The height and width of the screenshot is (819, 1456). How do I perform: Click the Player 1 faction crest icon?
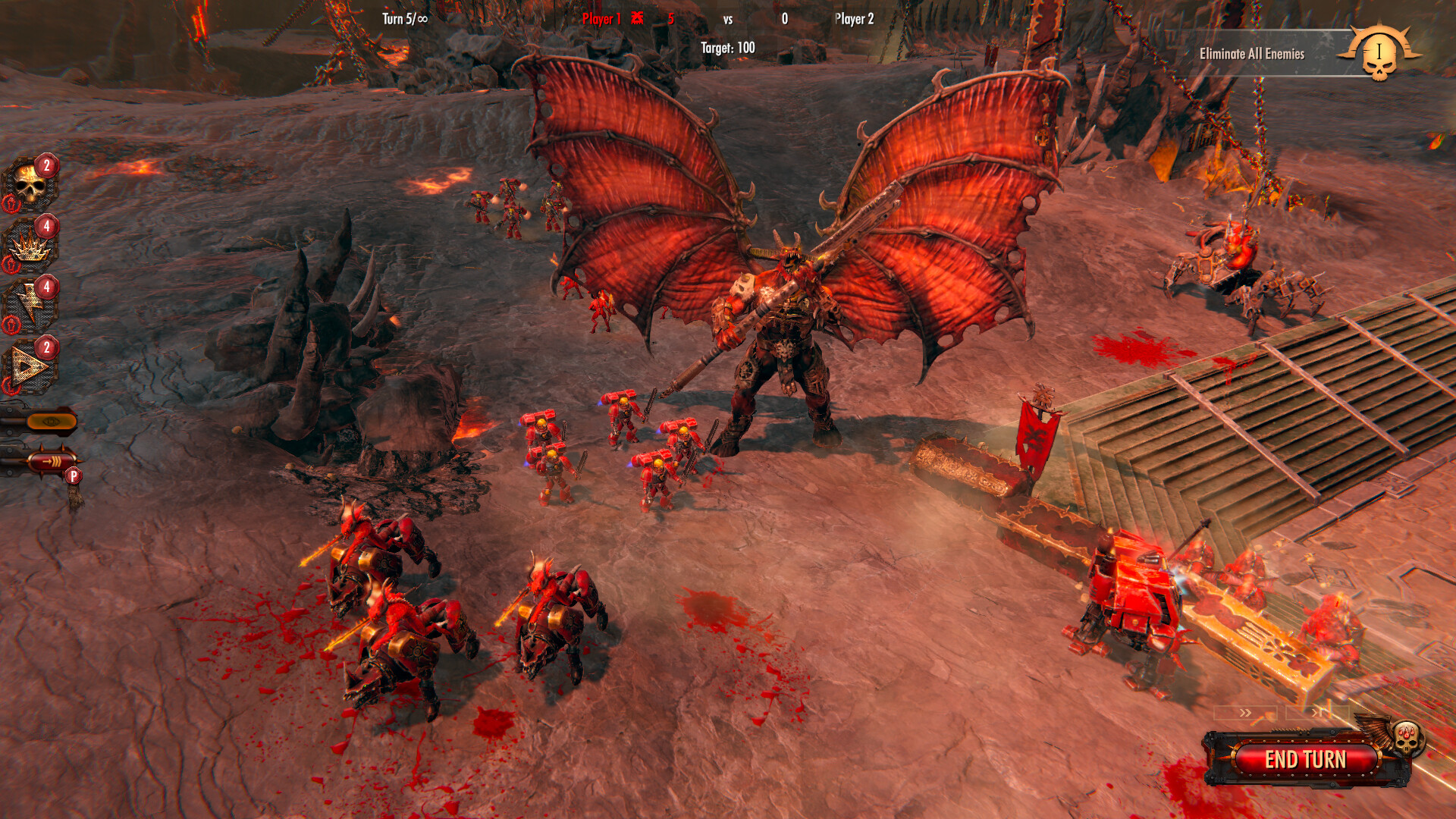(x=637, y=19)
